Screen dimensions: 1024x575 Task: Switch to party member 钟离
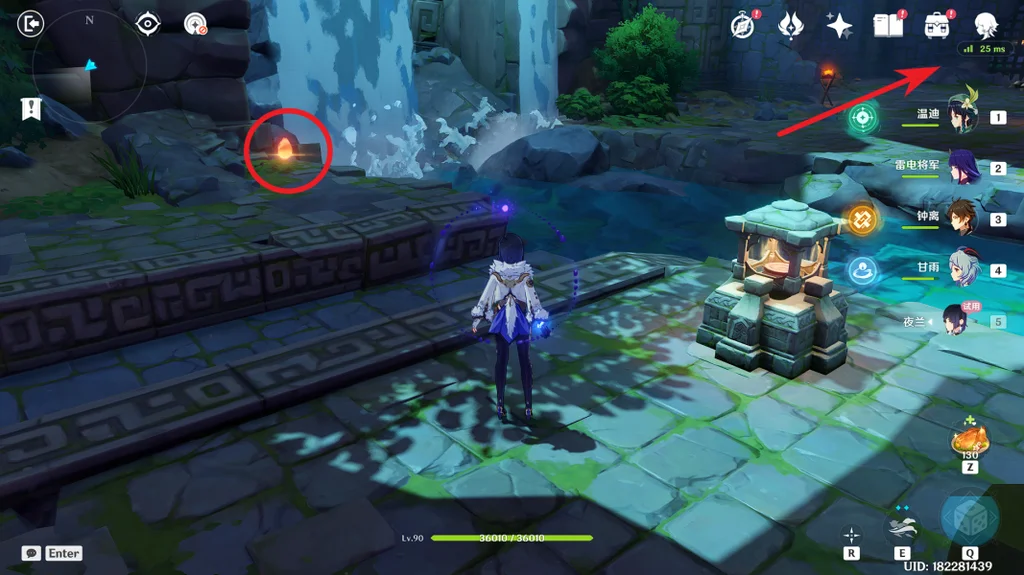[x=963, y=219]
